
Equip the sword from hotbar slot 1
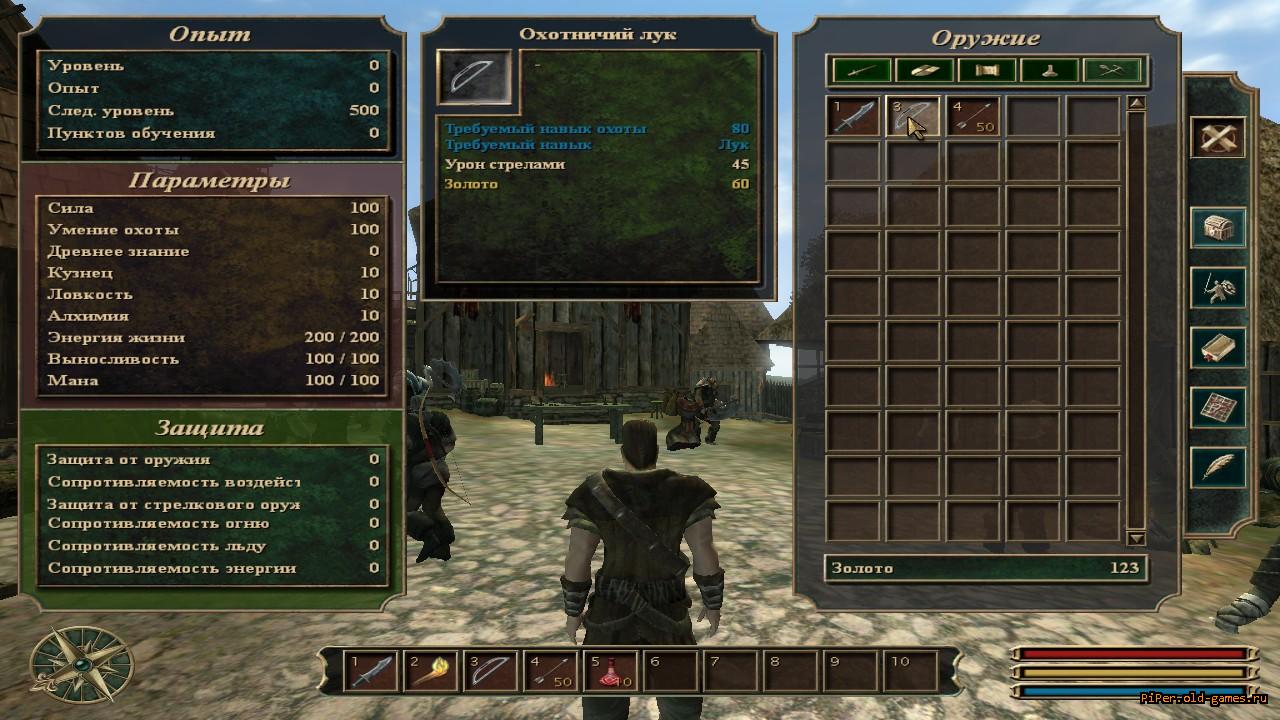point(372,670)
